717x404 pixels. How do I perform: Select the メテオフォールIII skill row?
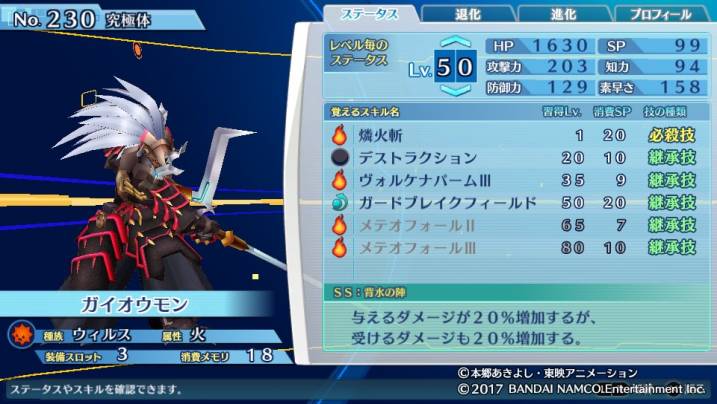(511, 248)
